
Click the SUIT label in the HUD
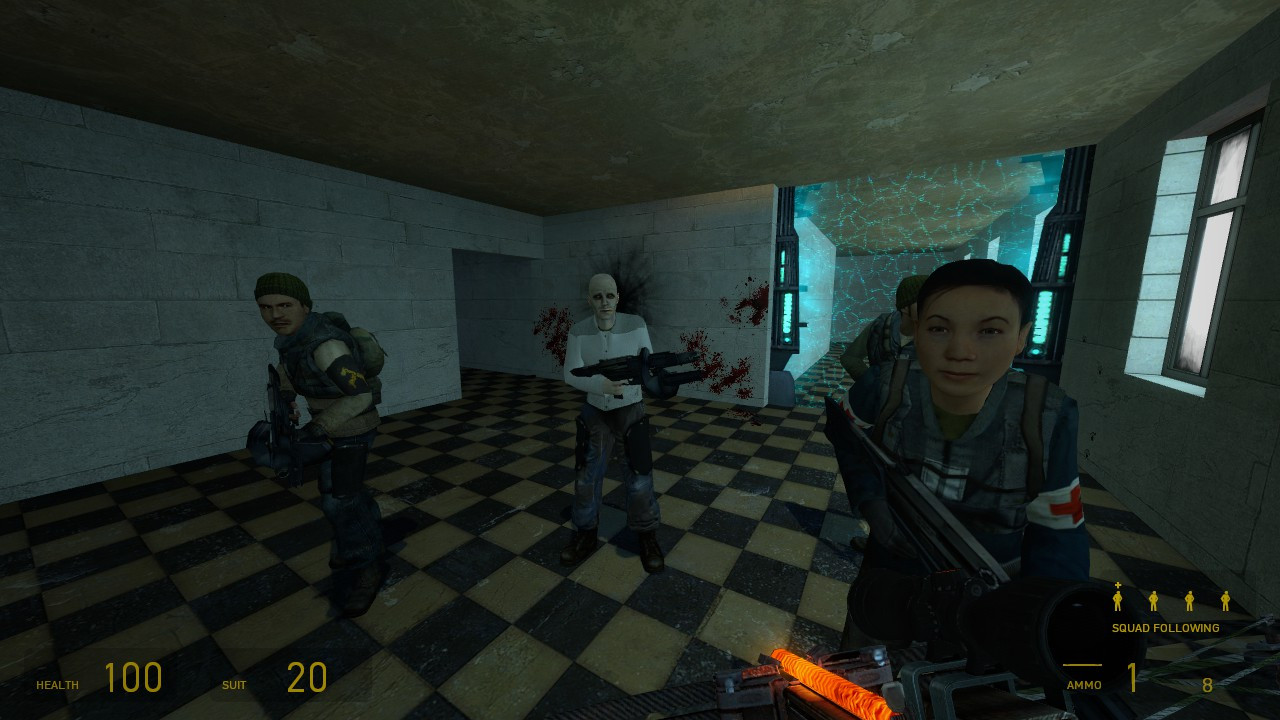(232, 685)
